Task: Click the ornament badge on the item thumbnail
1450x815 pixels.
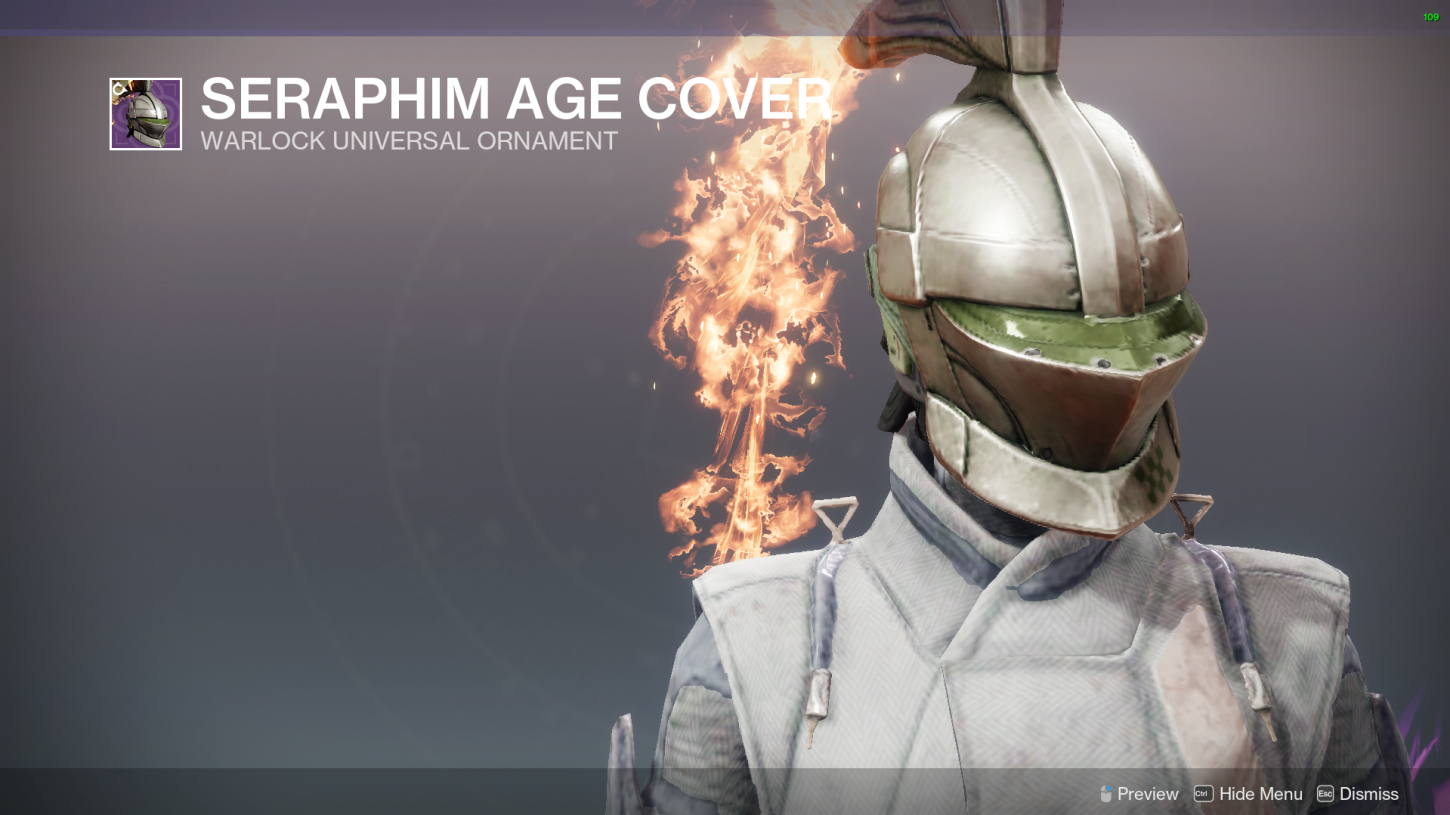Action: 120,88
